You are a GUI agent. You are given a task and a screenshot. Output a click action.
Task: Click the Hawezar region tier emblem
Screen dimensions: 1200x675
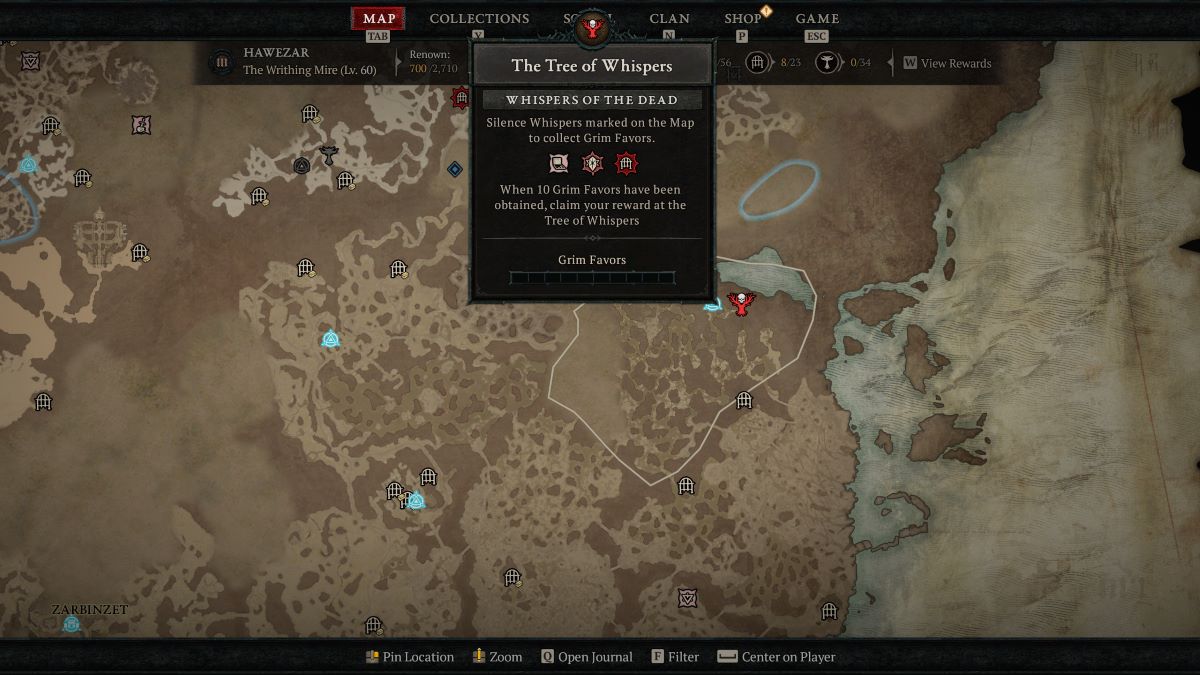pyautogui.click(x=220, y=63)
